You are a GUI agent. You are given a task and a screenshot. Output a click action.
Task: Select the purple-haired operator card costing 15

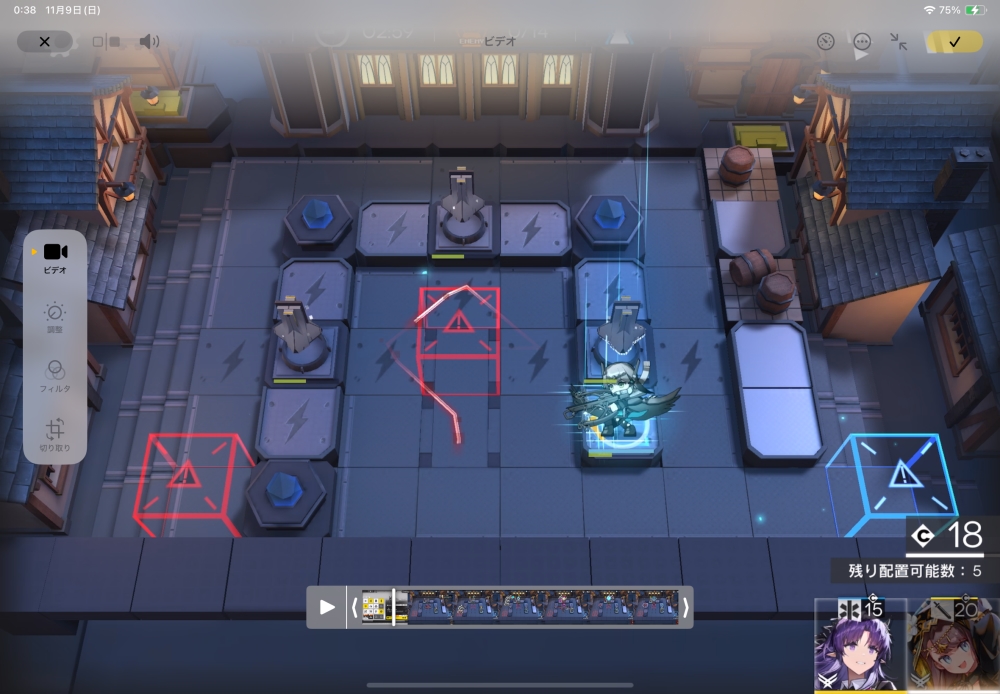pos(859,646)
